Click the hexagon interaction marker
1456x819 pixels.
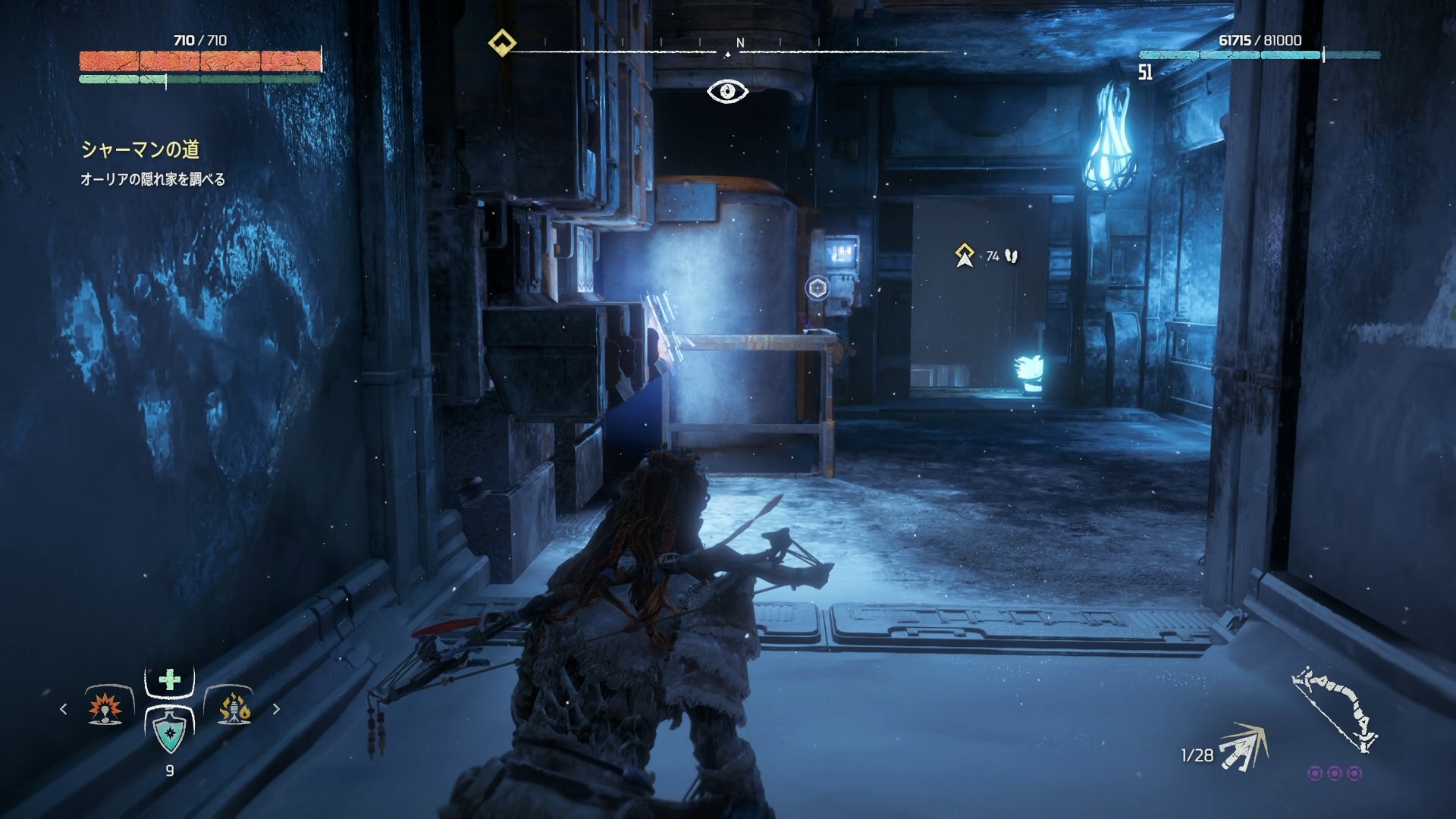[x=817, y=288]
